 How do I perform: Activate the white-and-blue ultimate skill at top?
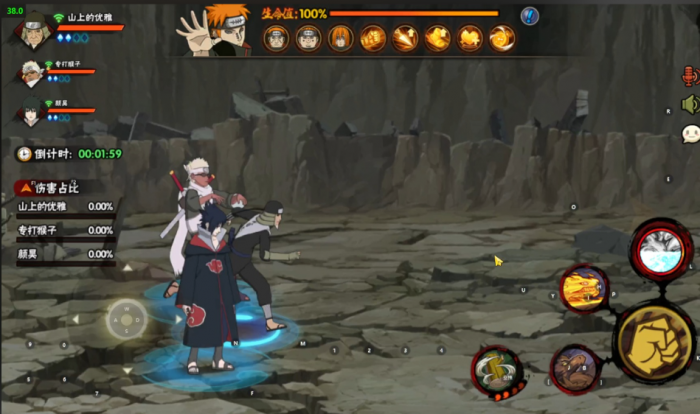pyautogui.click(x=662, y=252)
